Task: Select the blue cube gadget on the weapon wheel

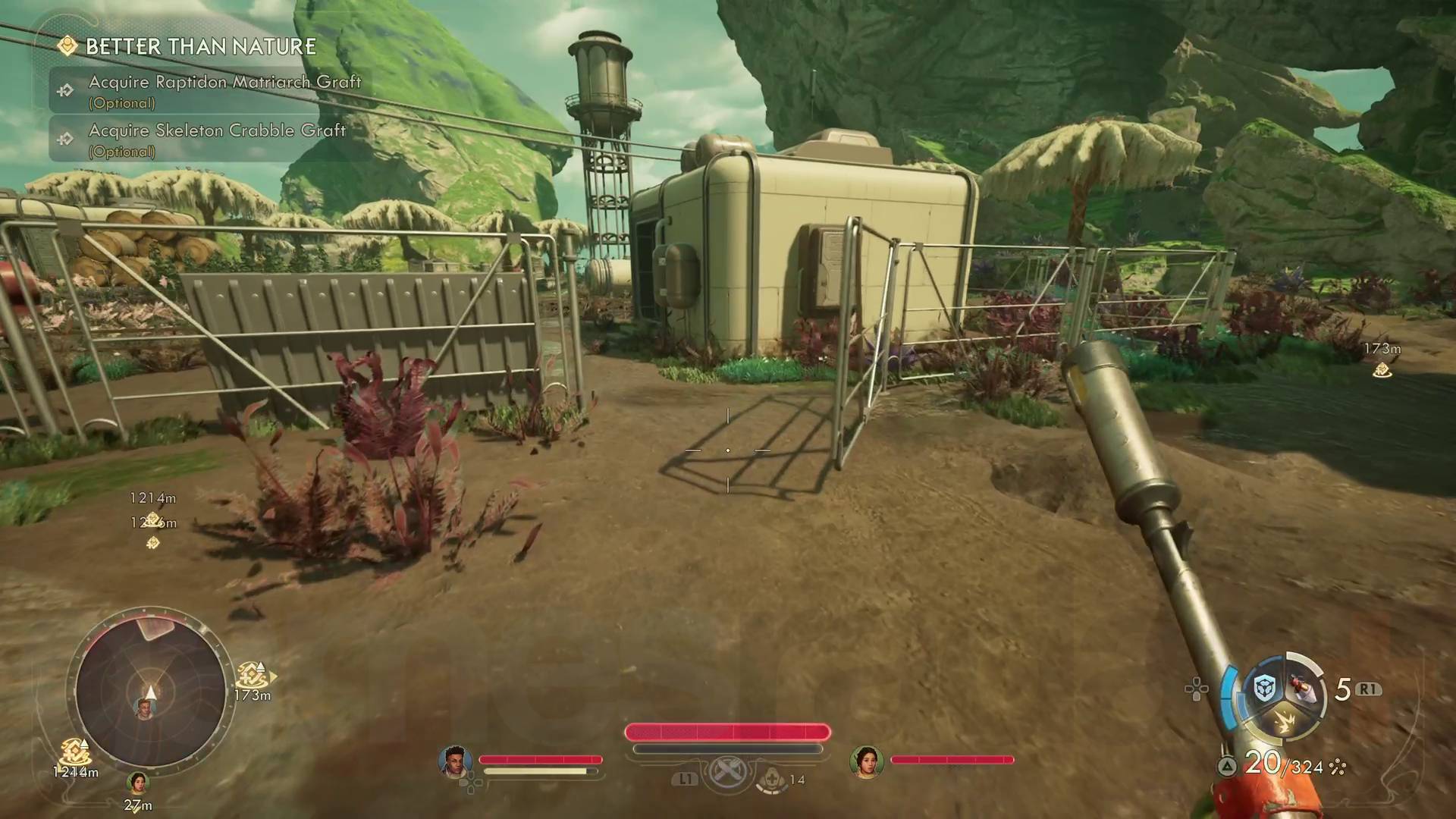Action: click(1264, 688)
